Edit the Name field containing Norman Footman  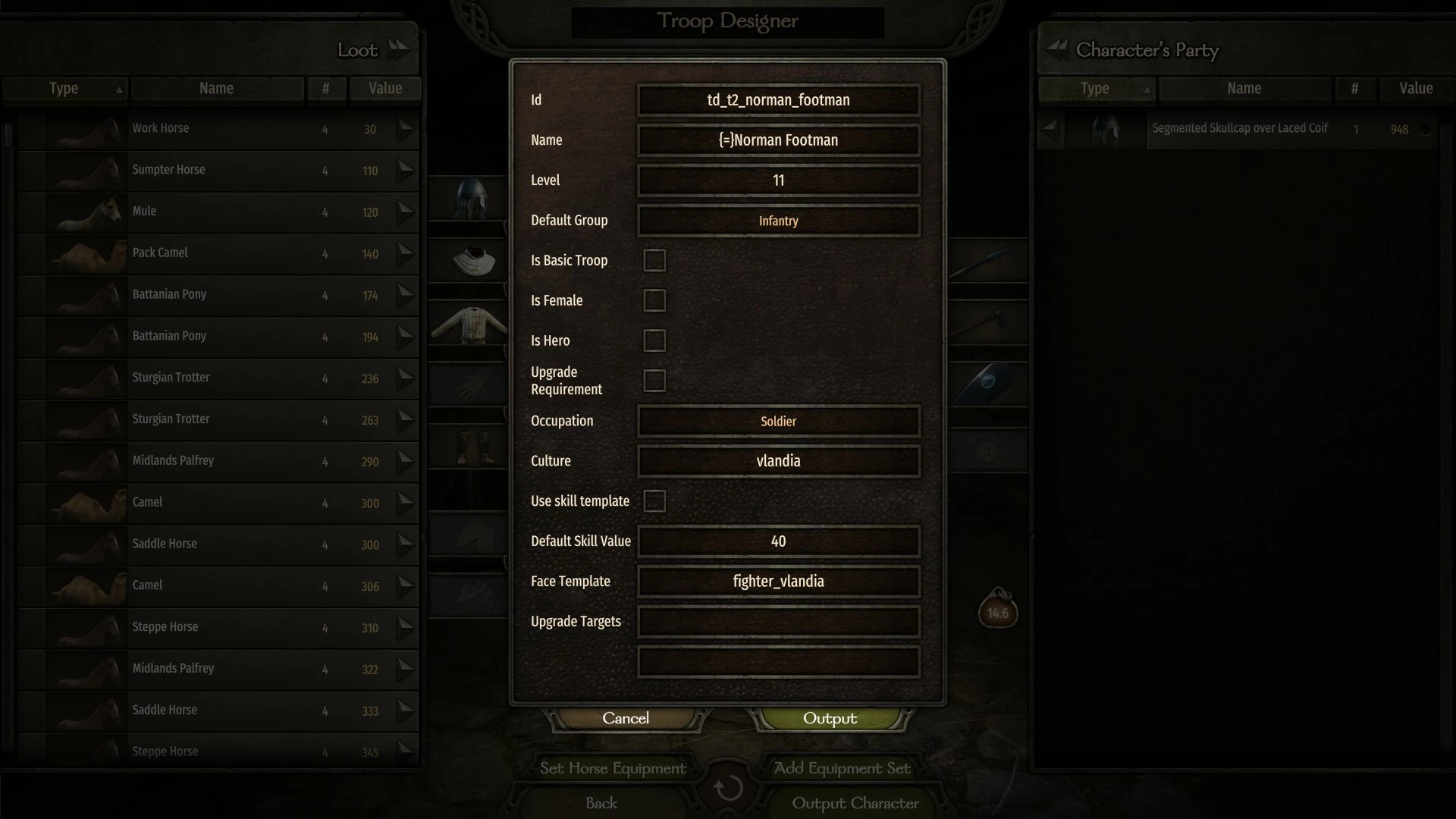tap(778, 140)
